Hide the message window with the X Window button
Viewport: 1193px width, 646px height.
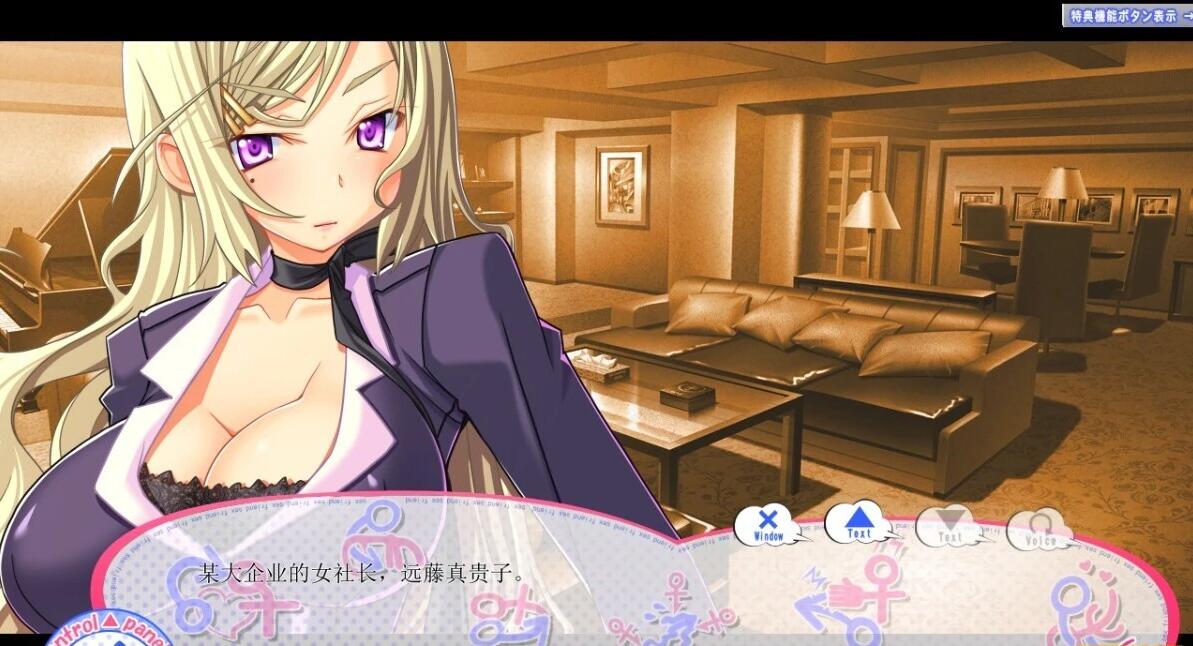pyautogui.click(x=768, y=523)
